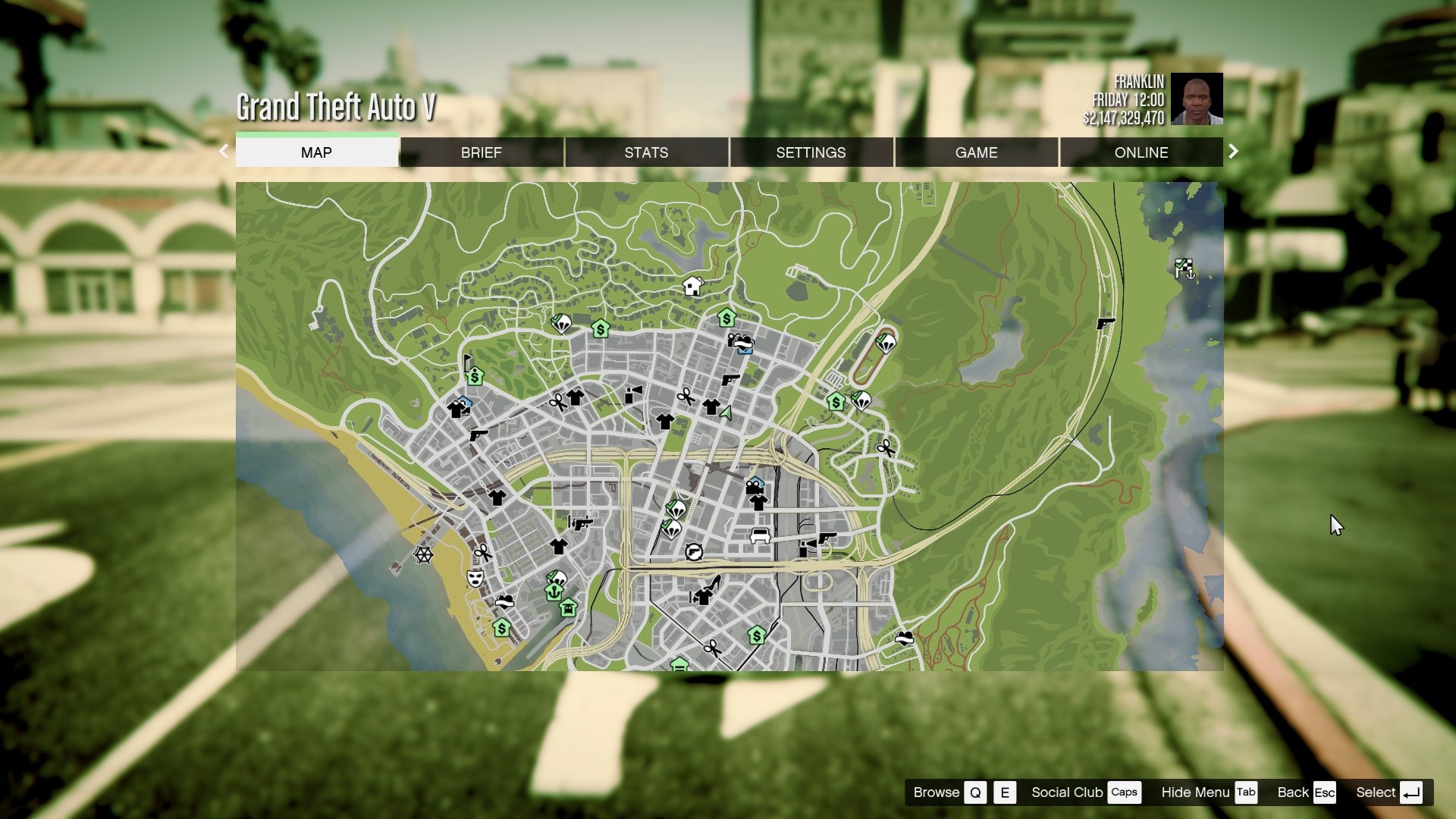Image resolution: width=1456 pixels, height=819 pixels.
Task: Go to the STATS tab
Action: tap(646, 152)
